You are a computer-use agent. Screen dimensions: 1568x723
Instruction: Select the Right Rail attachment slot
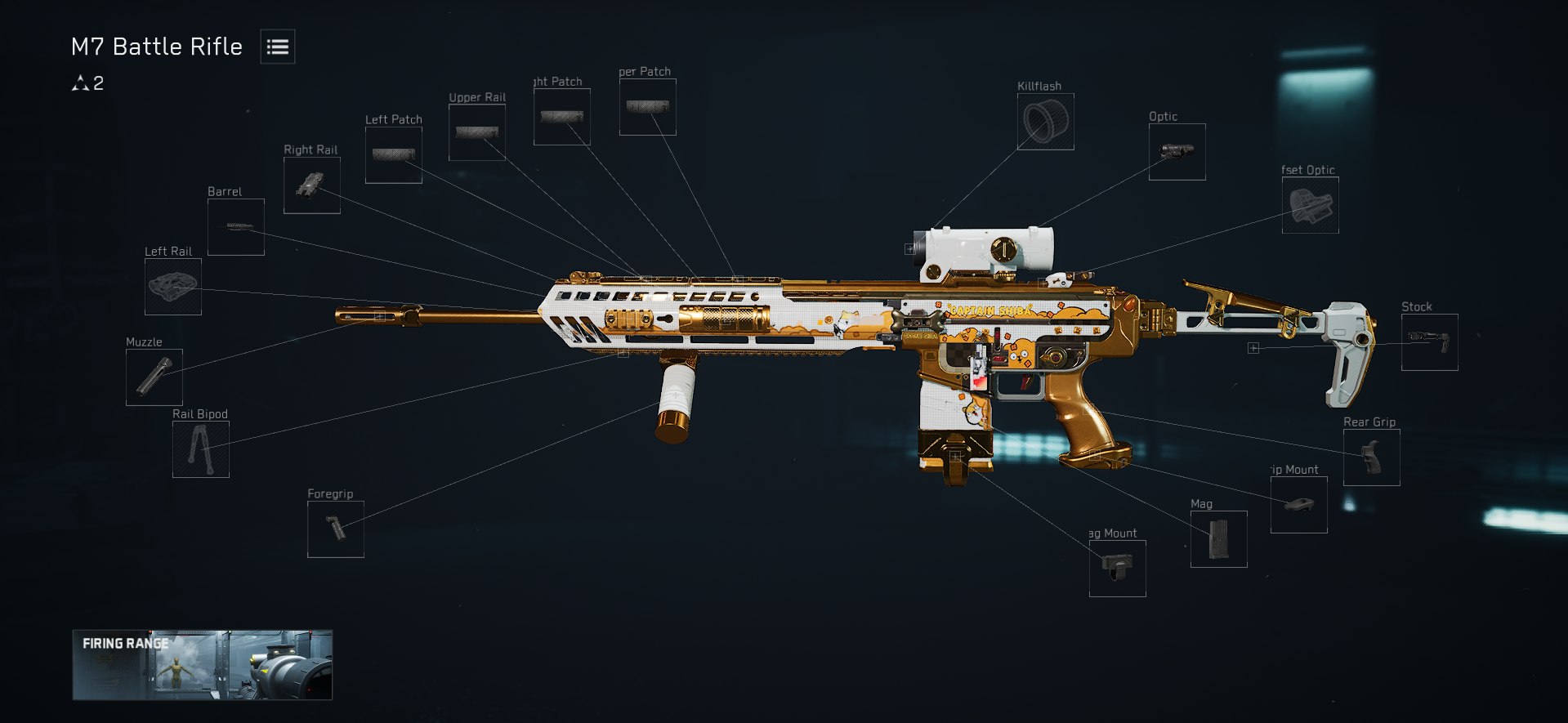312,185
